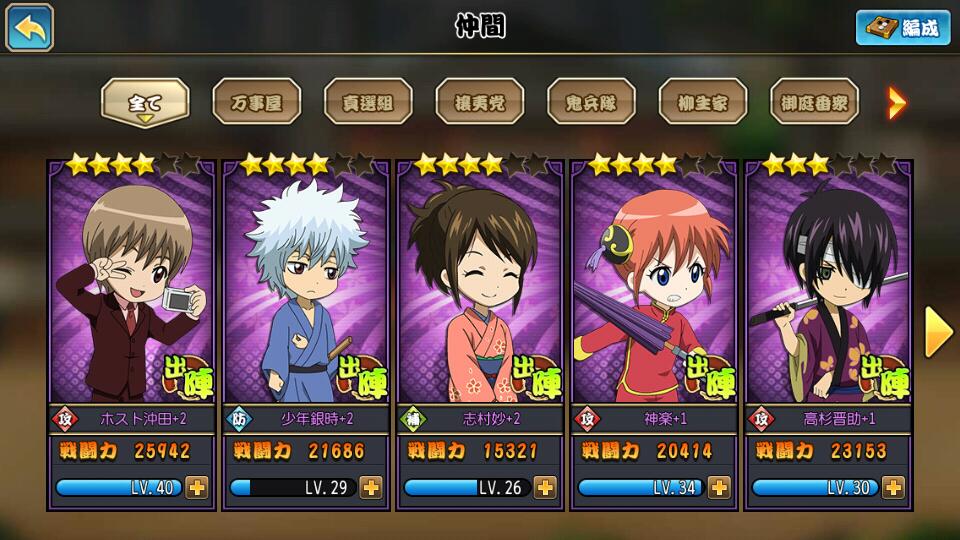Show more category tabs with orange arrow
Image resolution: width=960 pixels, height=540 pixels.
pos(897,102)
